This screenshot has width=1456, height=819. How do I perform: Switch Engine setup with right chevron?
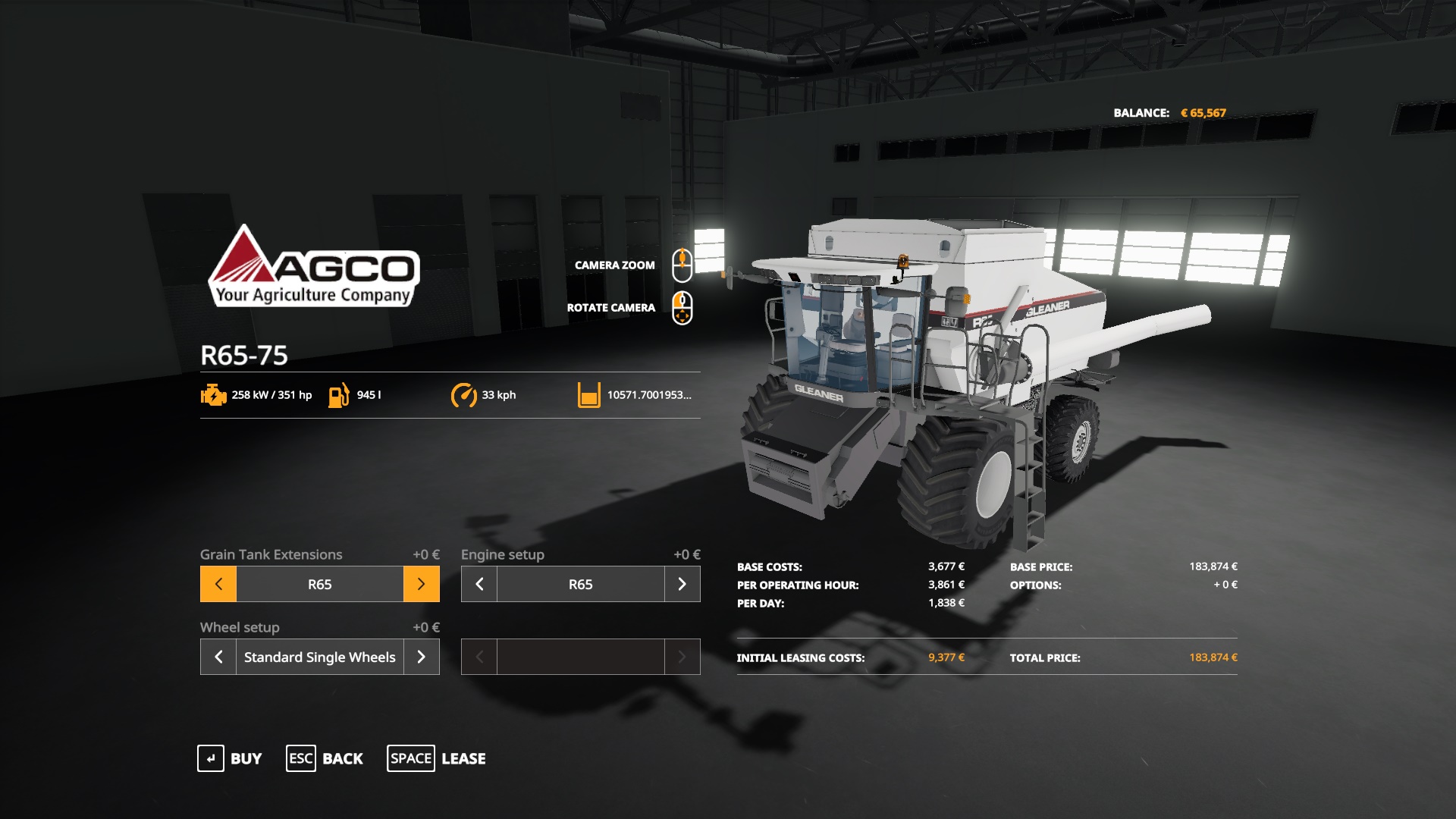pyautogui.click(x=682, y=584)
